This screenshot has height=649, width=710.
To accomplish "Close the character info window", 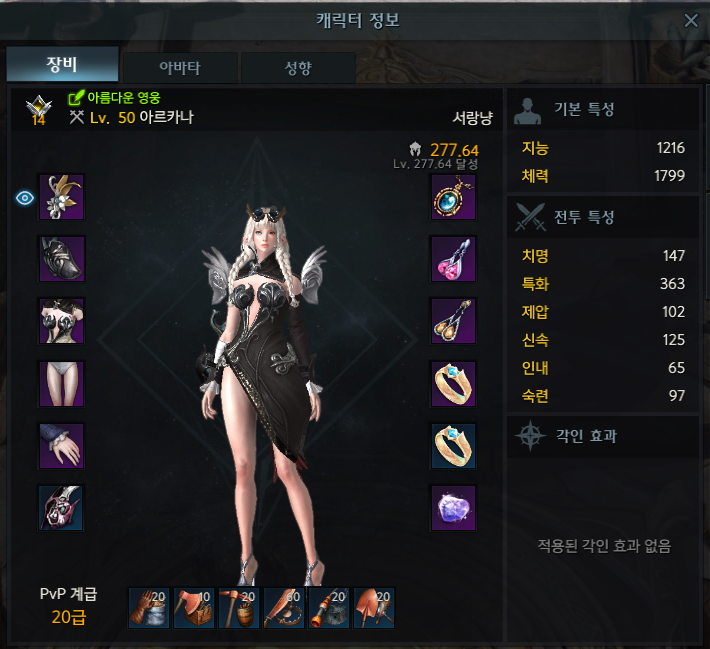I will (690, 21).
